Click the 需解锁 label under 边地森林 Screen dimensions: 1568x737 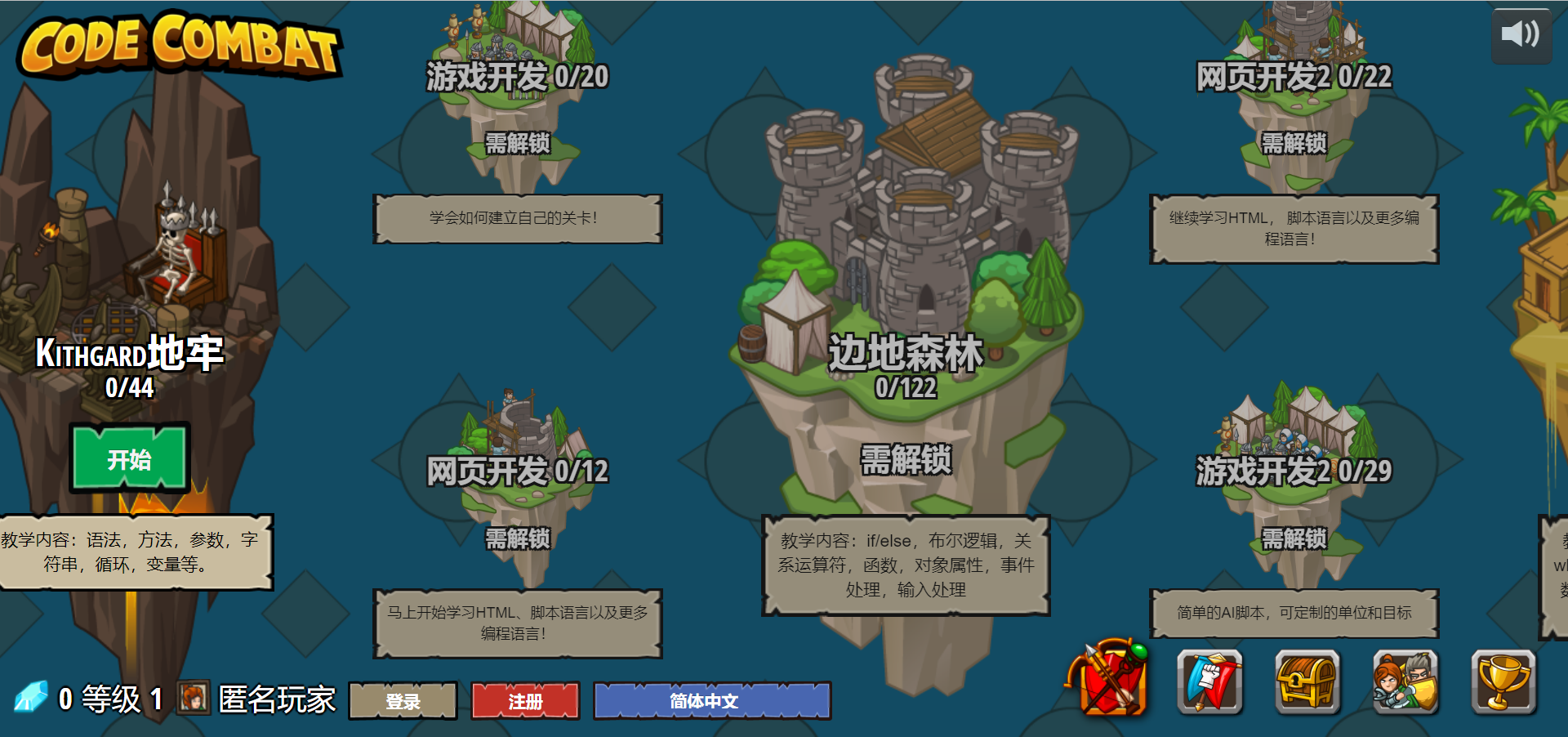click(906, 461)
